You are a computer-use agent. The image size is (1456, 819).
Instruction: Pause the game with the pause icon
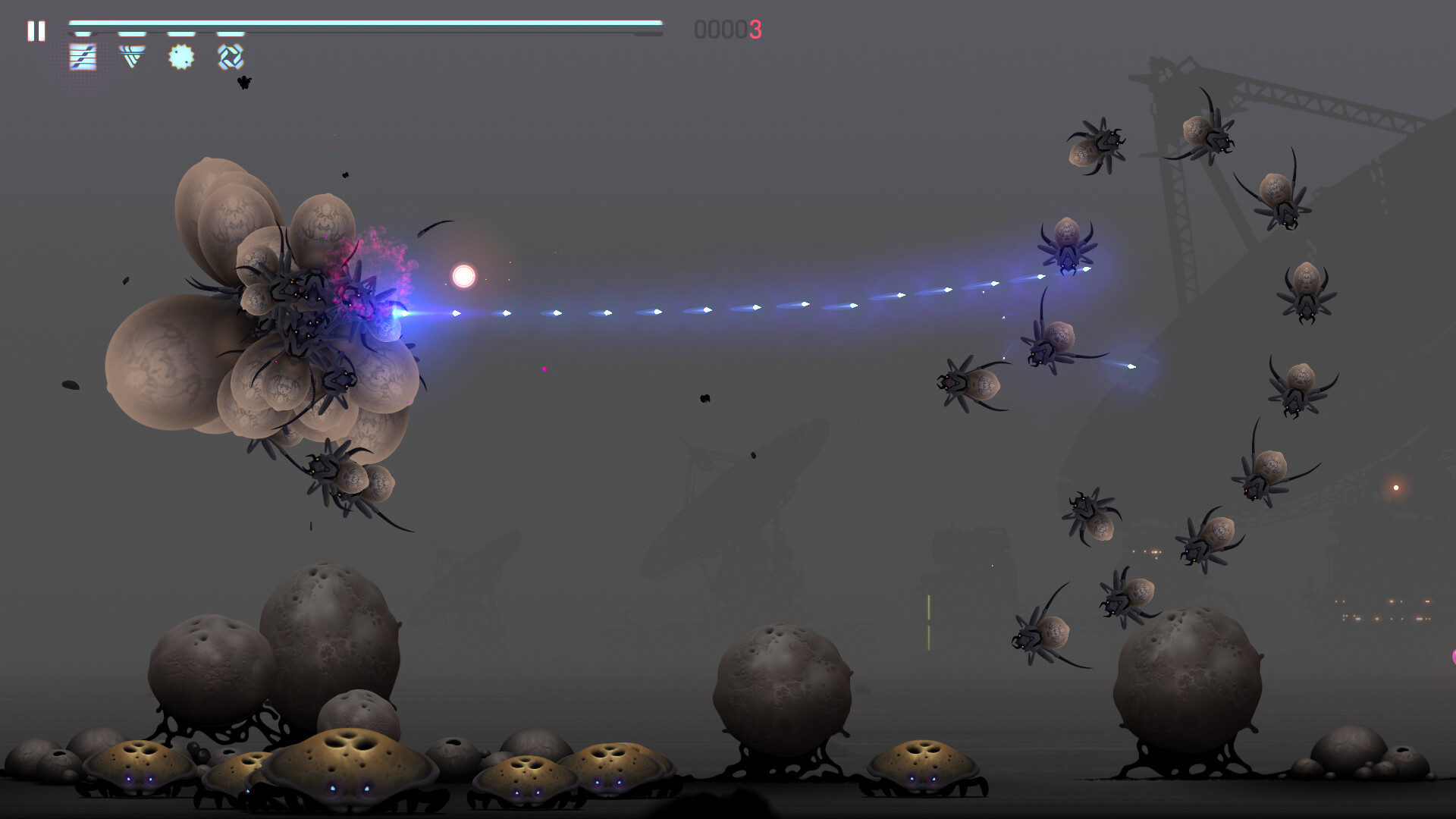36,31
